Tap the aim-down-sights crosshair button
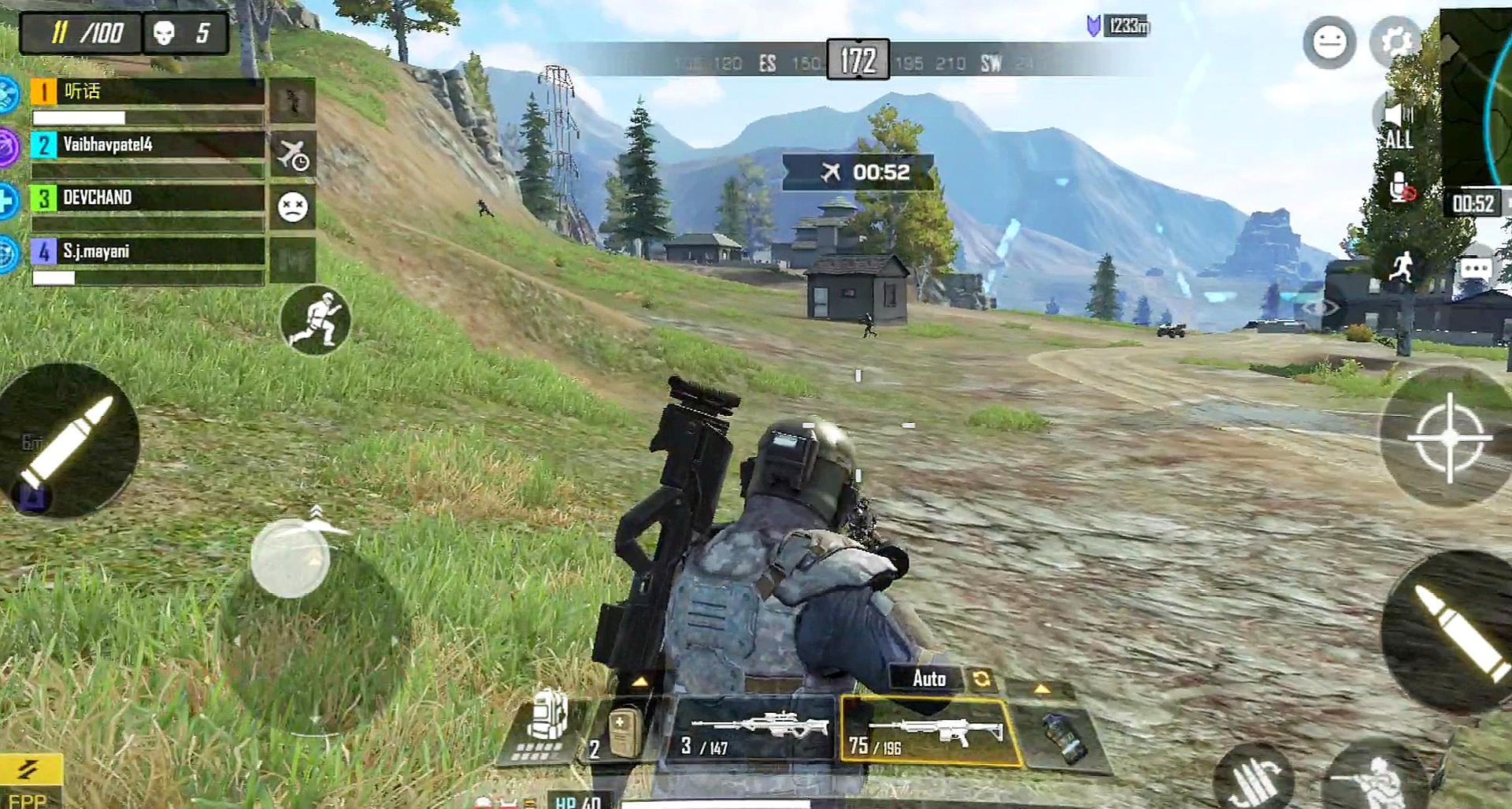The width and height of the screenshot is (1512, 809). (1449, 437)
